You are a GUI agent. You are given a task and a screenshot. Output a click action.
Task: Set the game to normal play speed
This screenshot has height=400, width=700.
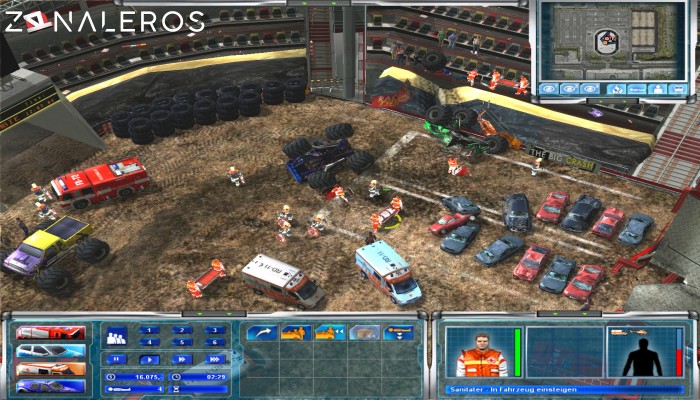(x=149, y=358)
